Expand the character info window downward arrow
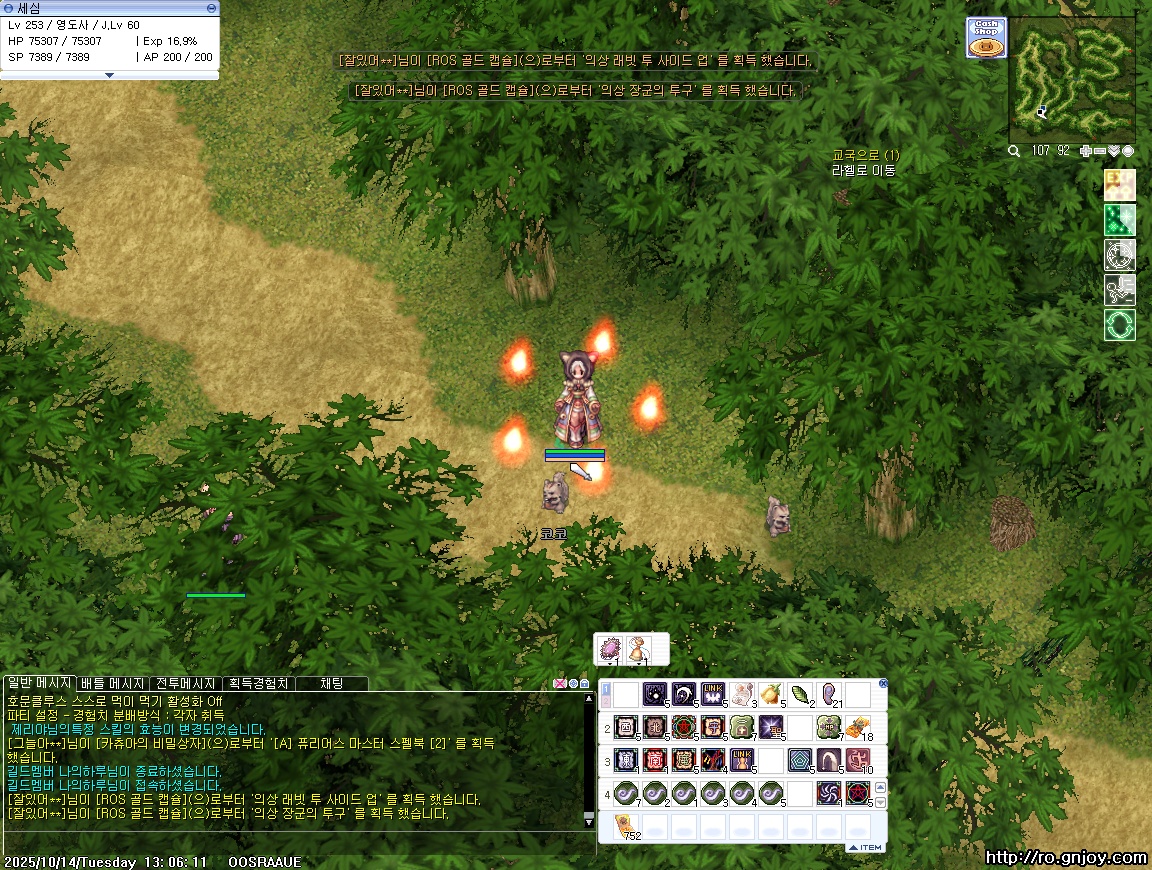 [x=110, y=74]
